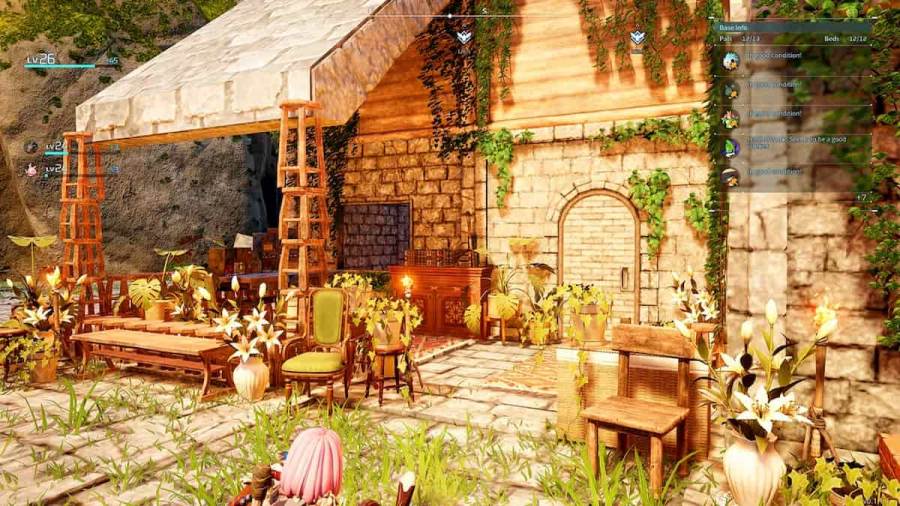The width and height of the screenshot is (900, 506).
Task: Open the Base Info panel header
Action: (733, 28)
